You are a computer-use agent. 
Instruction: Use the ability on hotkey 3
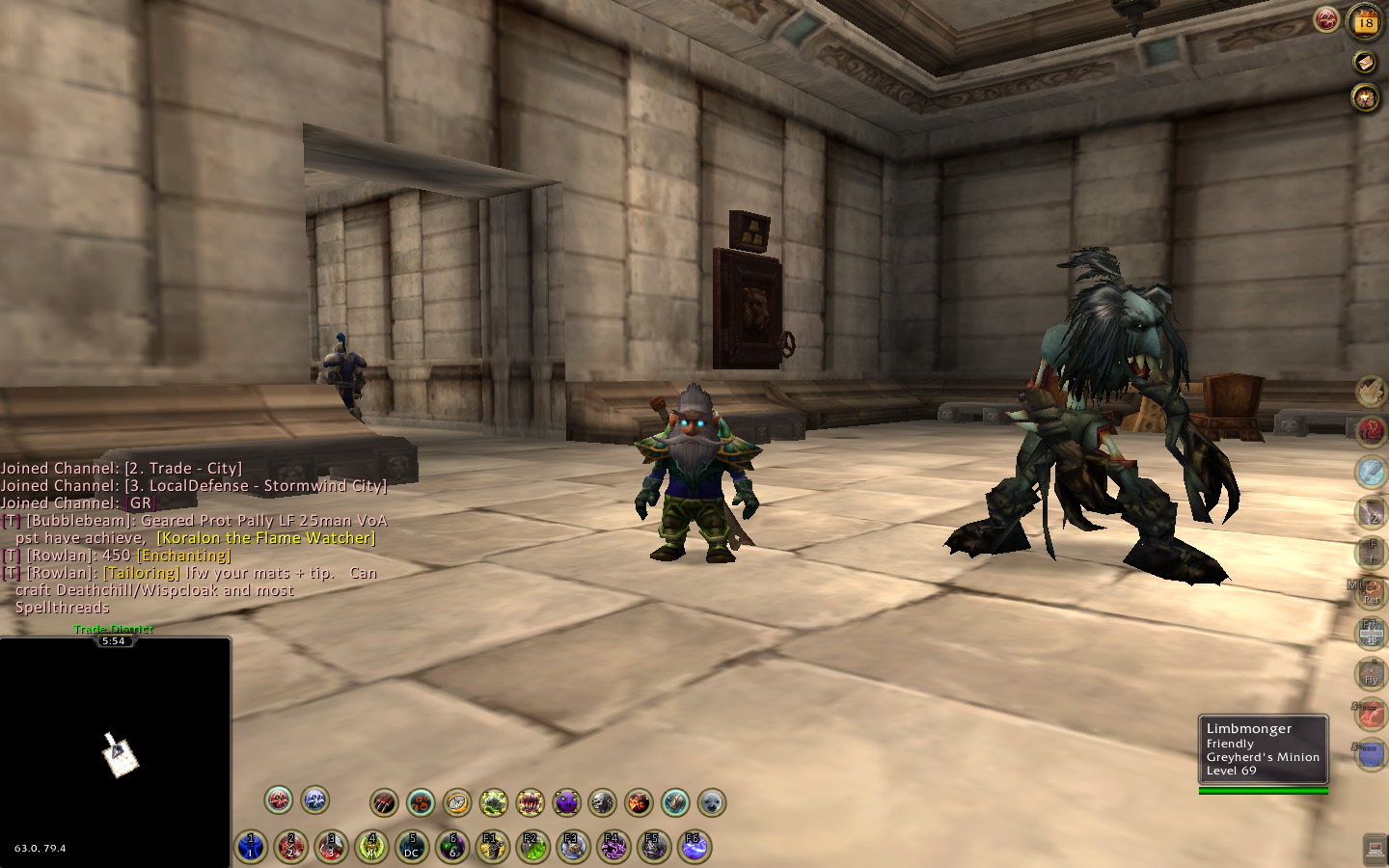332,848
